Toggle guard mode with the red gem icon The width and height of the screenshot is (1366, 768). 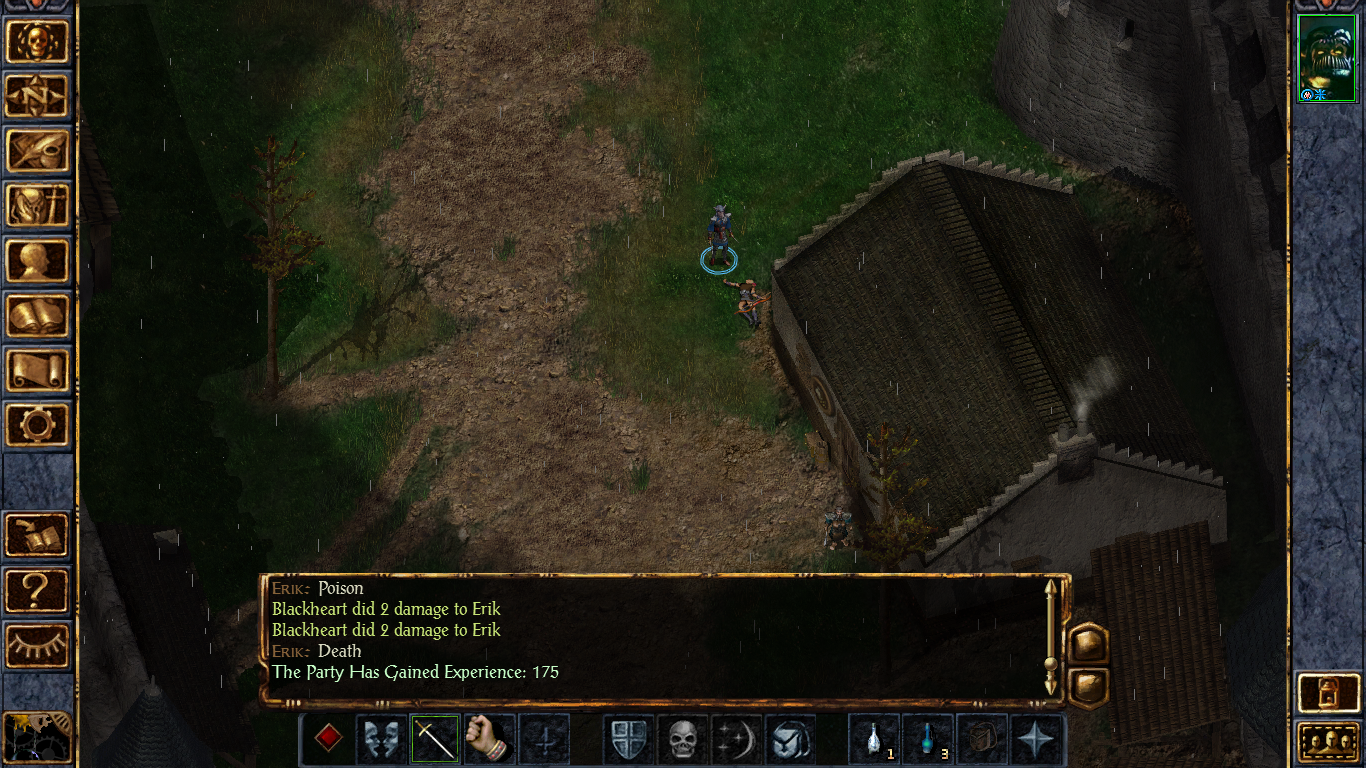(331, 740)
